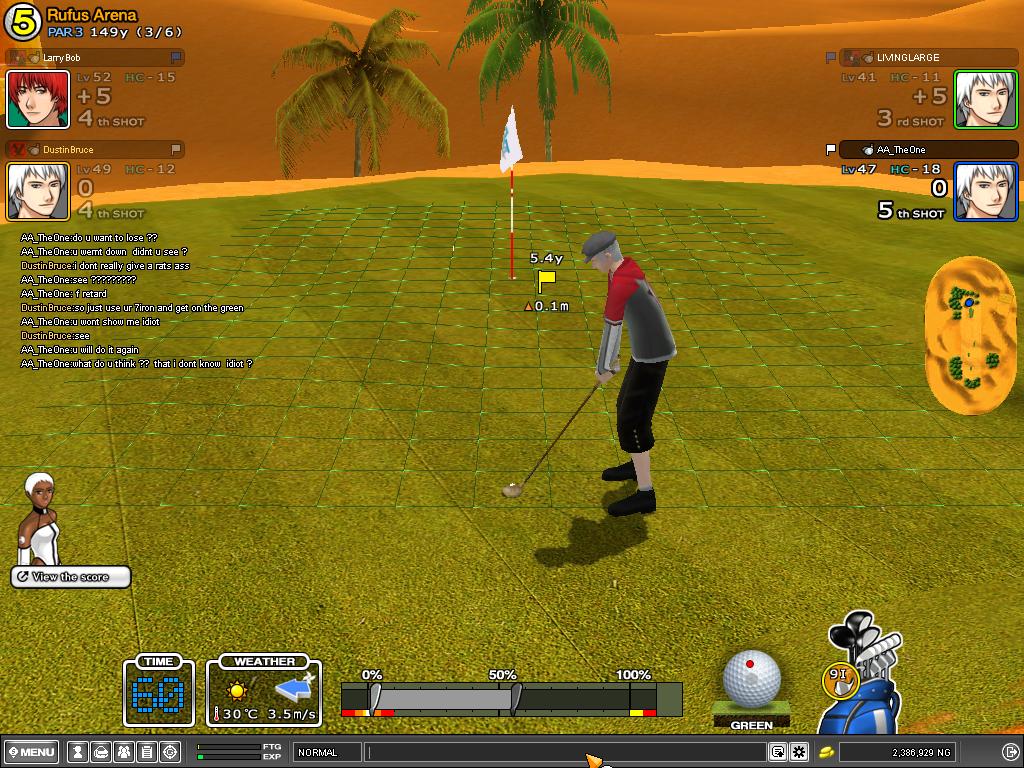Click the View the score button
This screenshot has height=768, width=1024.
[x=71, y=577]
